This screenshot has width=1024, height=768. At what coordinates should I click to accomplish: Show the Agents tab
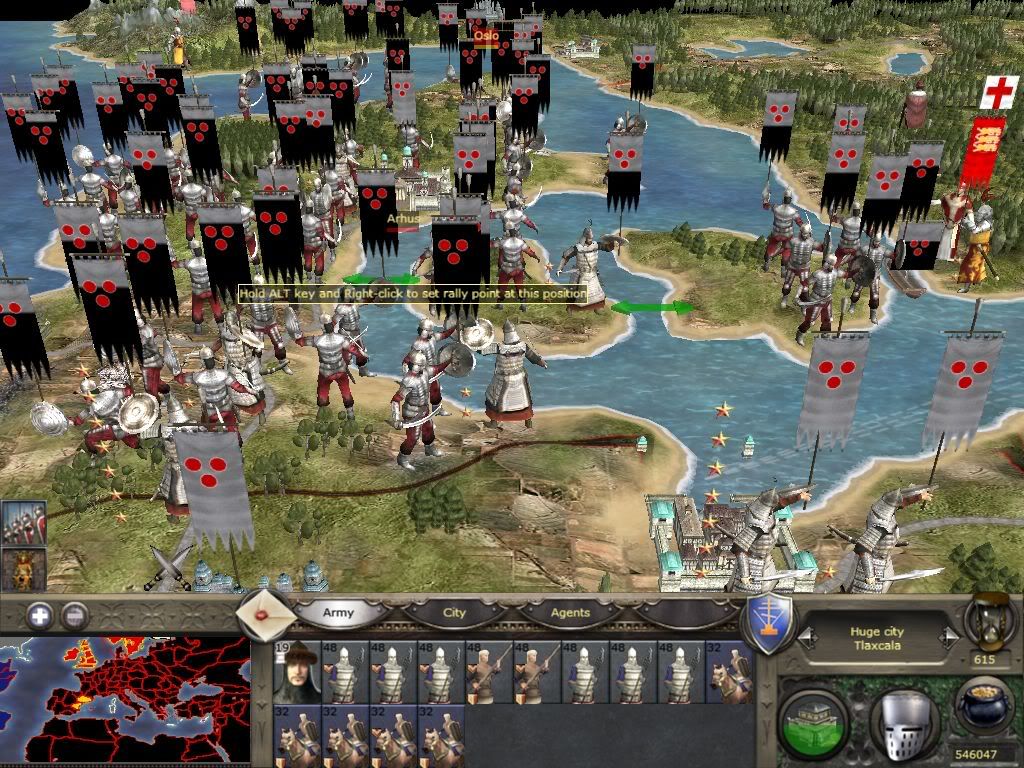click(570, 612)
